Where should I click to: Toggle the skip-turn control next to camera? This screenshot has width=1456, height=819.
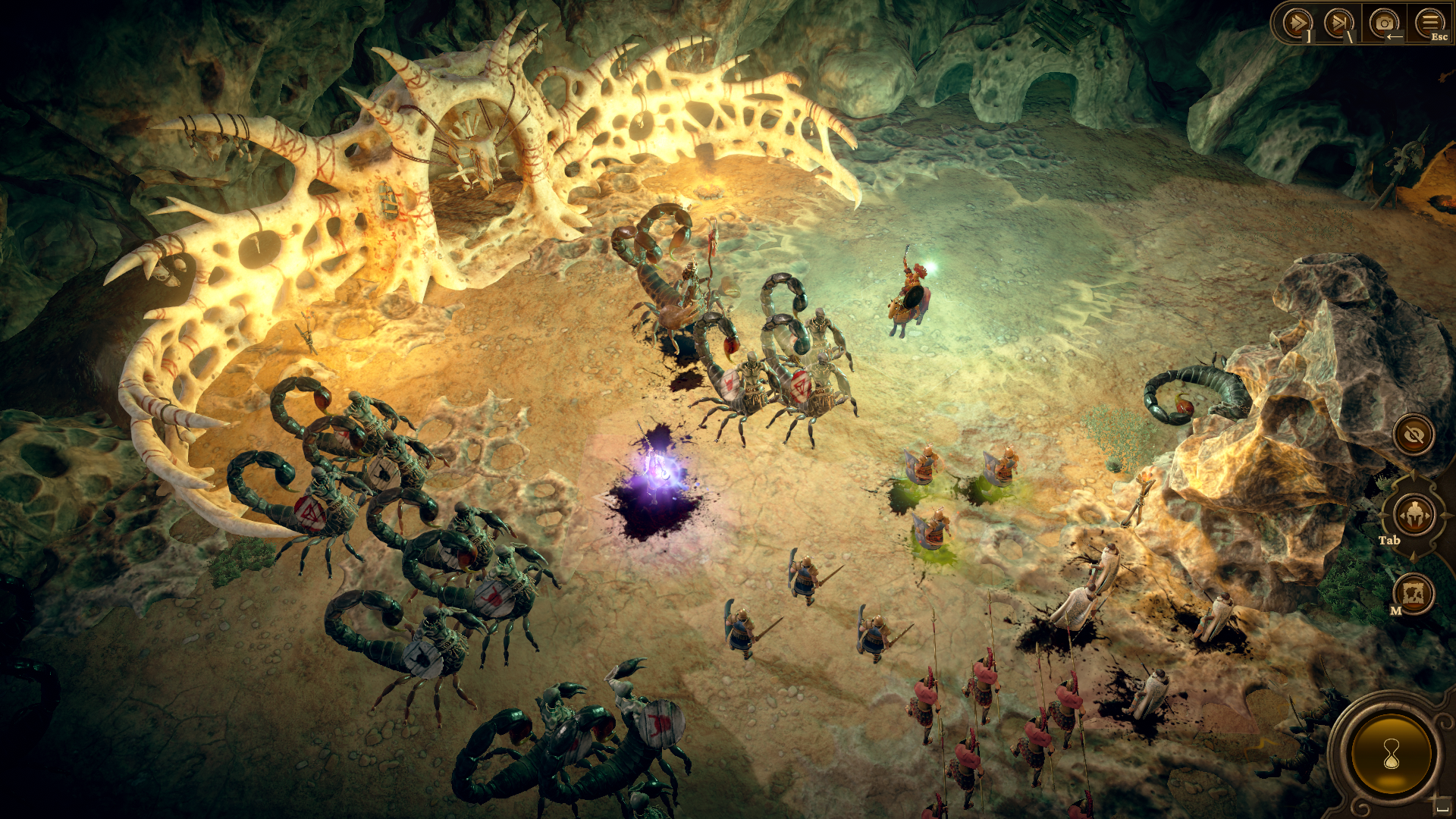[x=1338, y=22]
